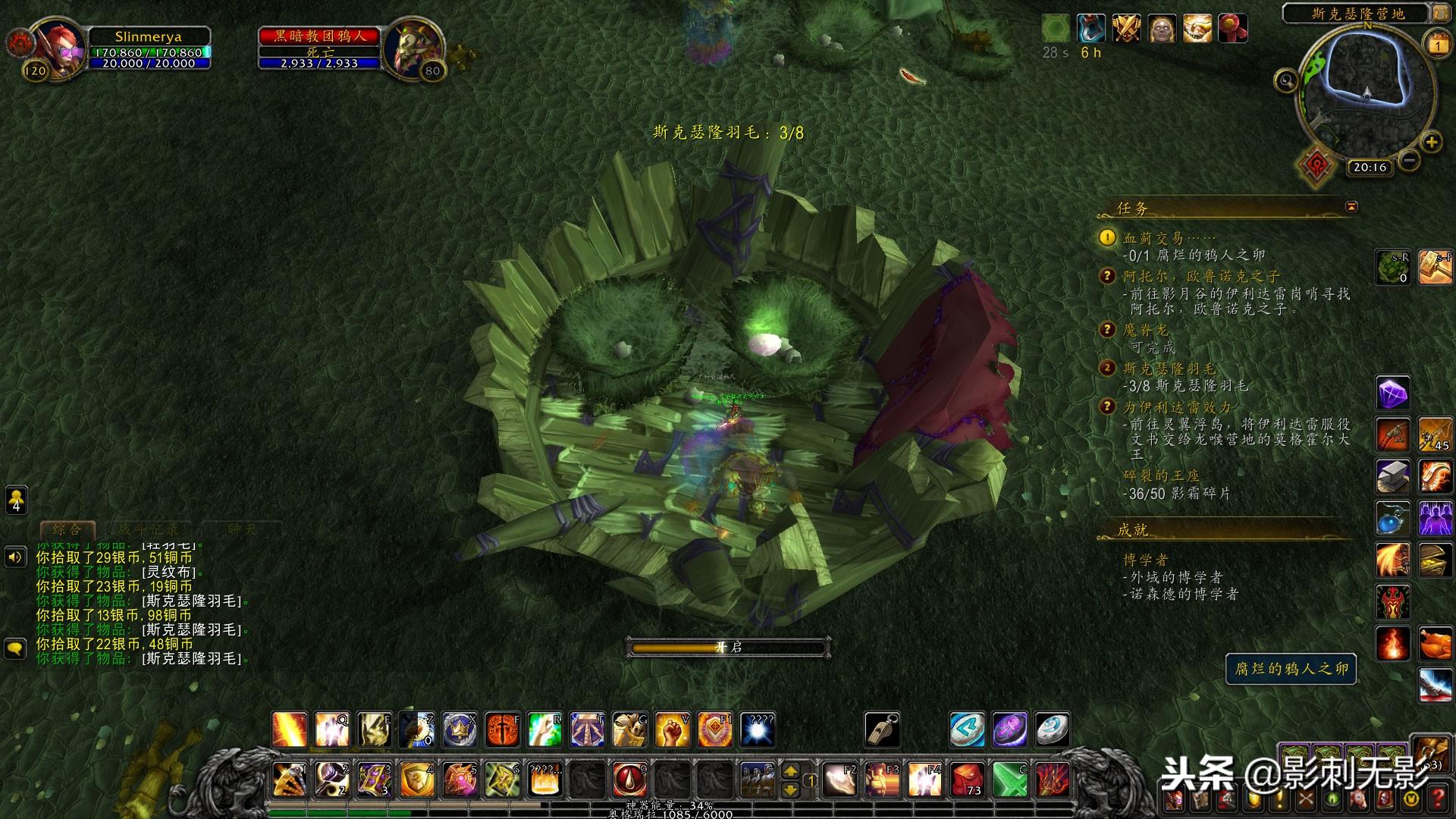The height and width of the screenshot is (819, 1456).
Task: Use the red blood drop ability
Action: [629, 779]
